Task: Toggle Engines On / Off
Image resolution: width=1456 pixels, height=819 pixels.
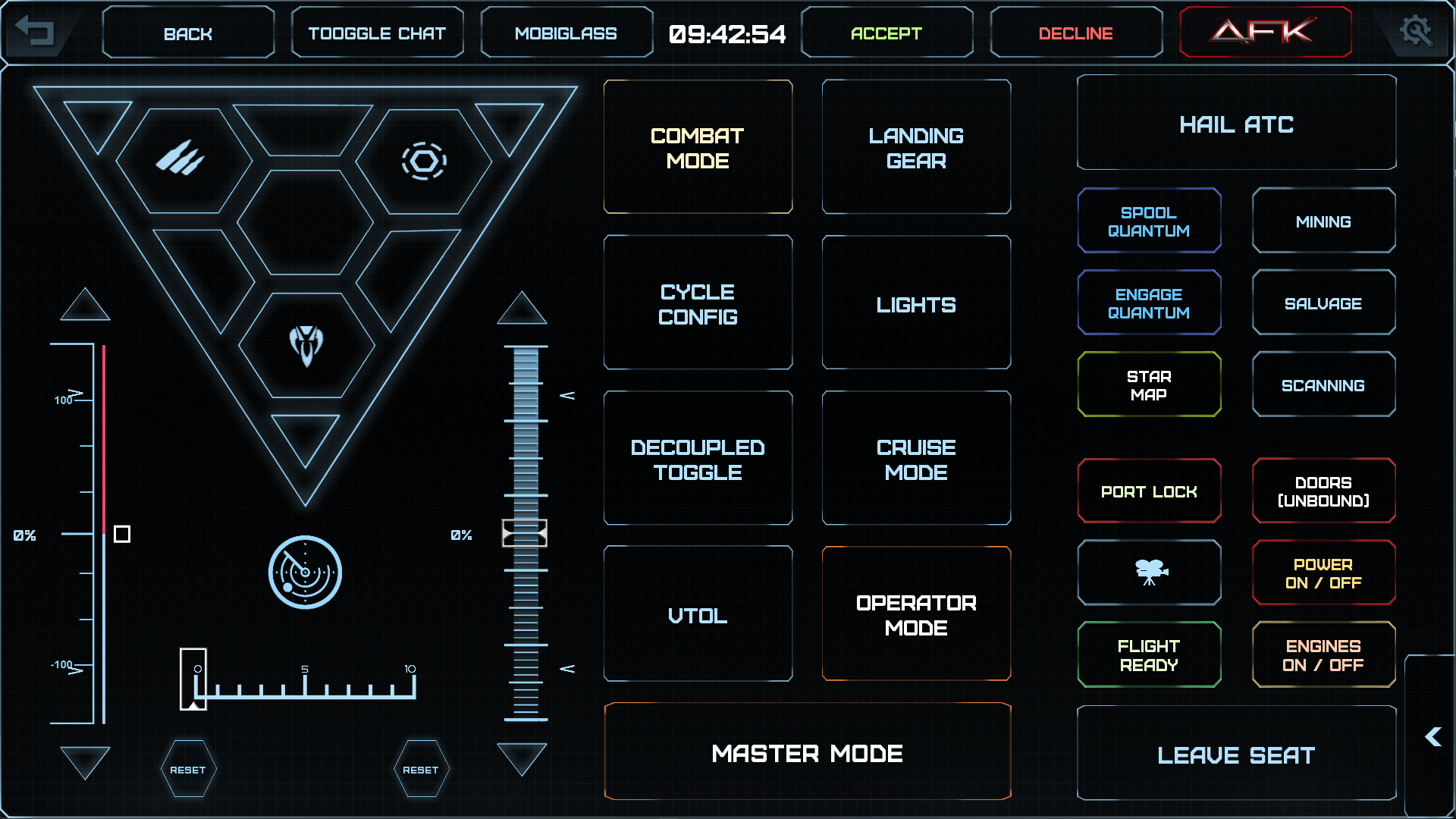Action: 1323,654
